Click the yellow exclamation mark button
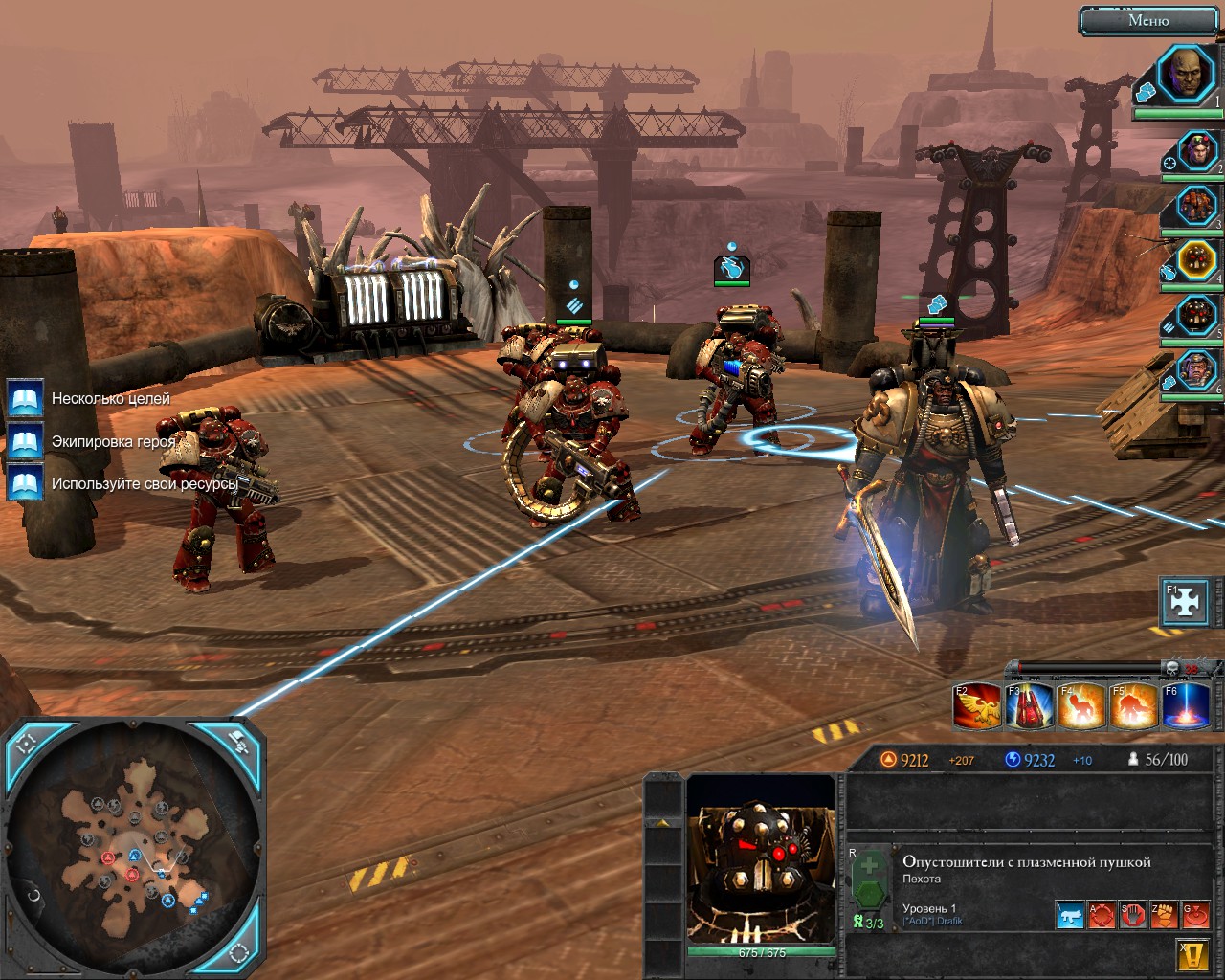The height and width of the screenshot is (980, 1225). click(x=1191, y=954)
